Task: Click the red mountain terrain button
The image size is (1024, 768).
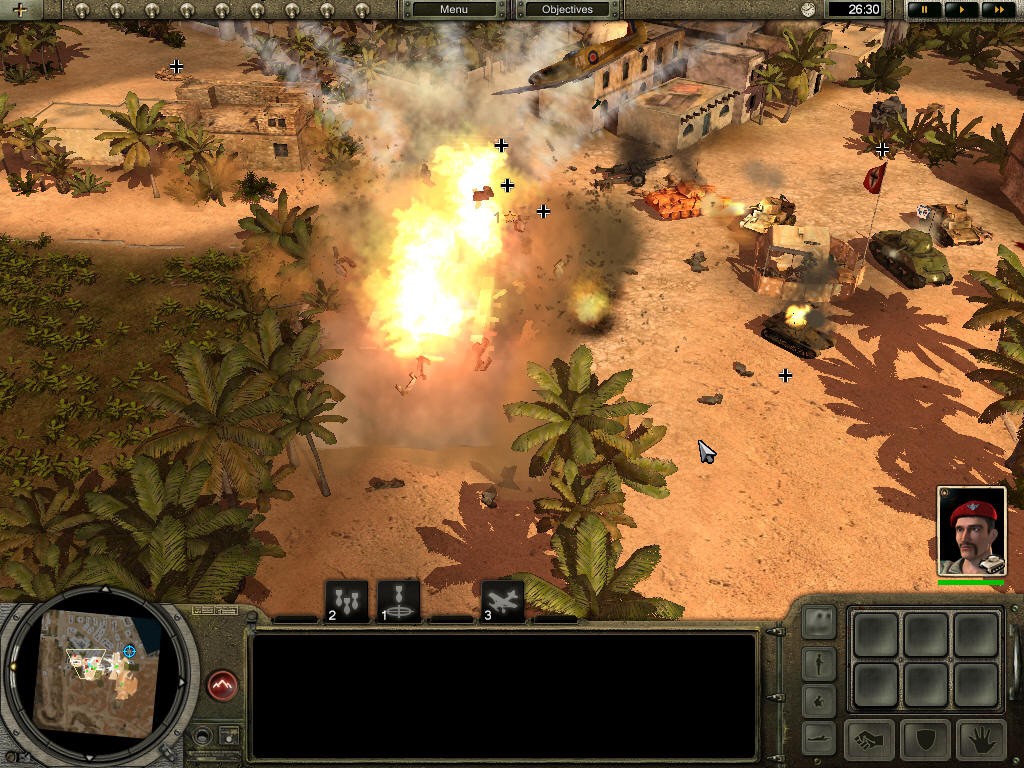Action: pos(222,686)
